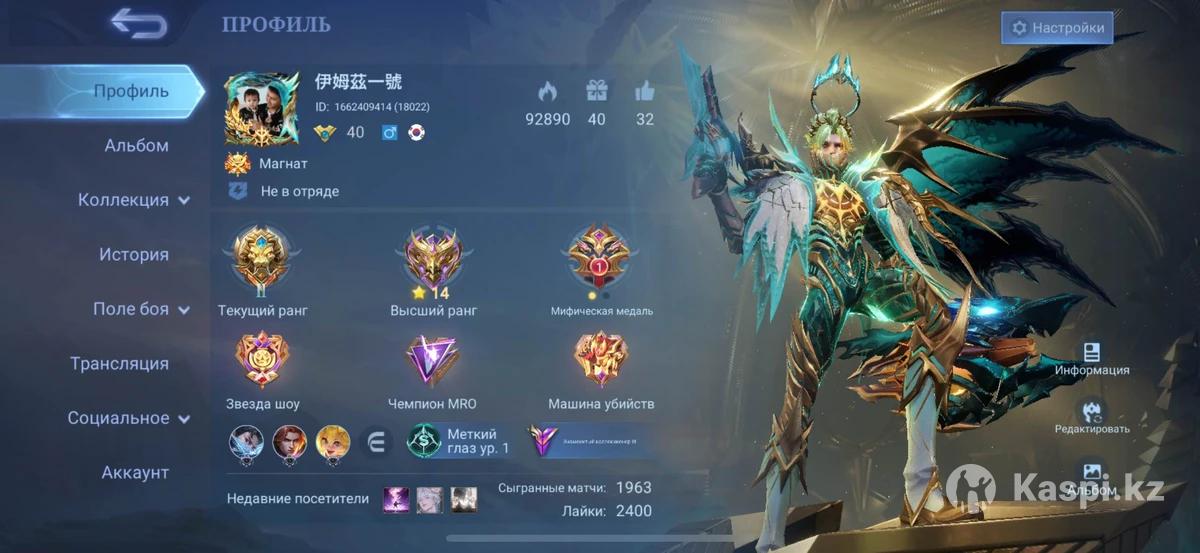
Task: Expand the Коллекция menu section
Action: pos(133,200)
